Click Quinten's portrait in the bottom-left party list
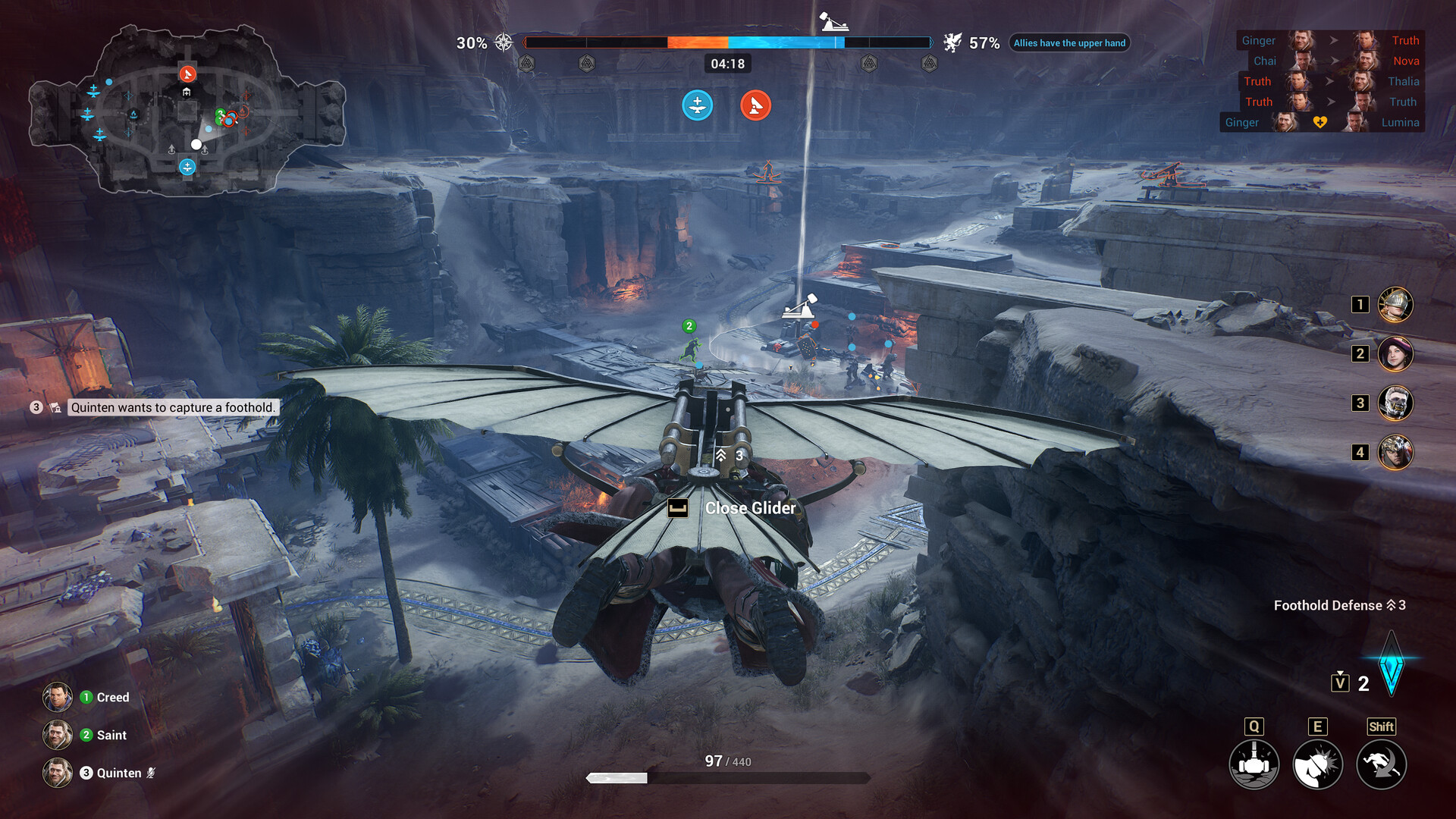This screenshot has width=1456, height=819. coord(58,772)
